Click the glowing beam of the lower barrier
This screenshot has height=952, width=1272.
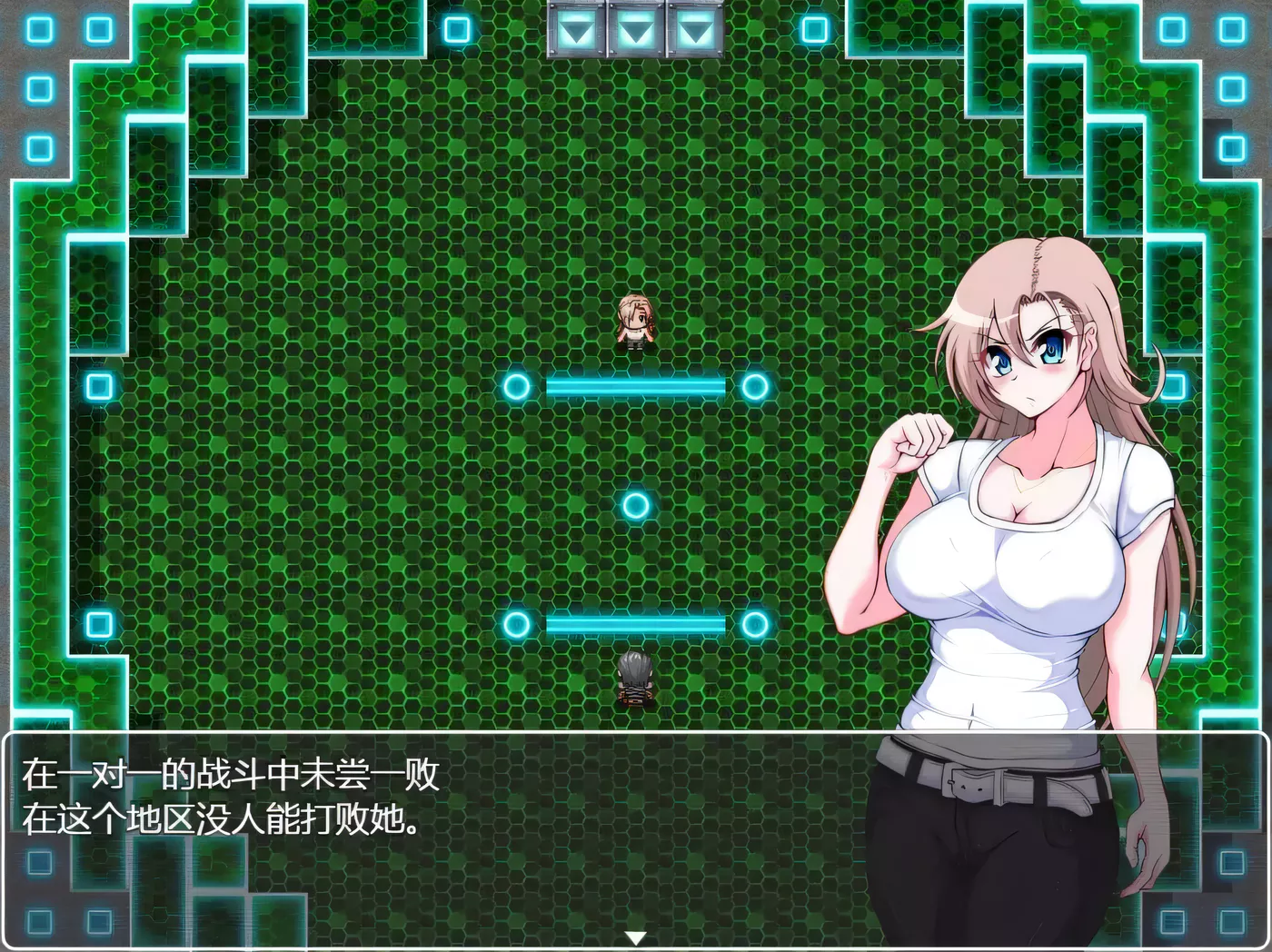pyautogui.click(x=636, y=624)
